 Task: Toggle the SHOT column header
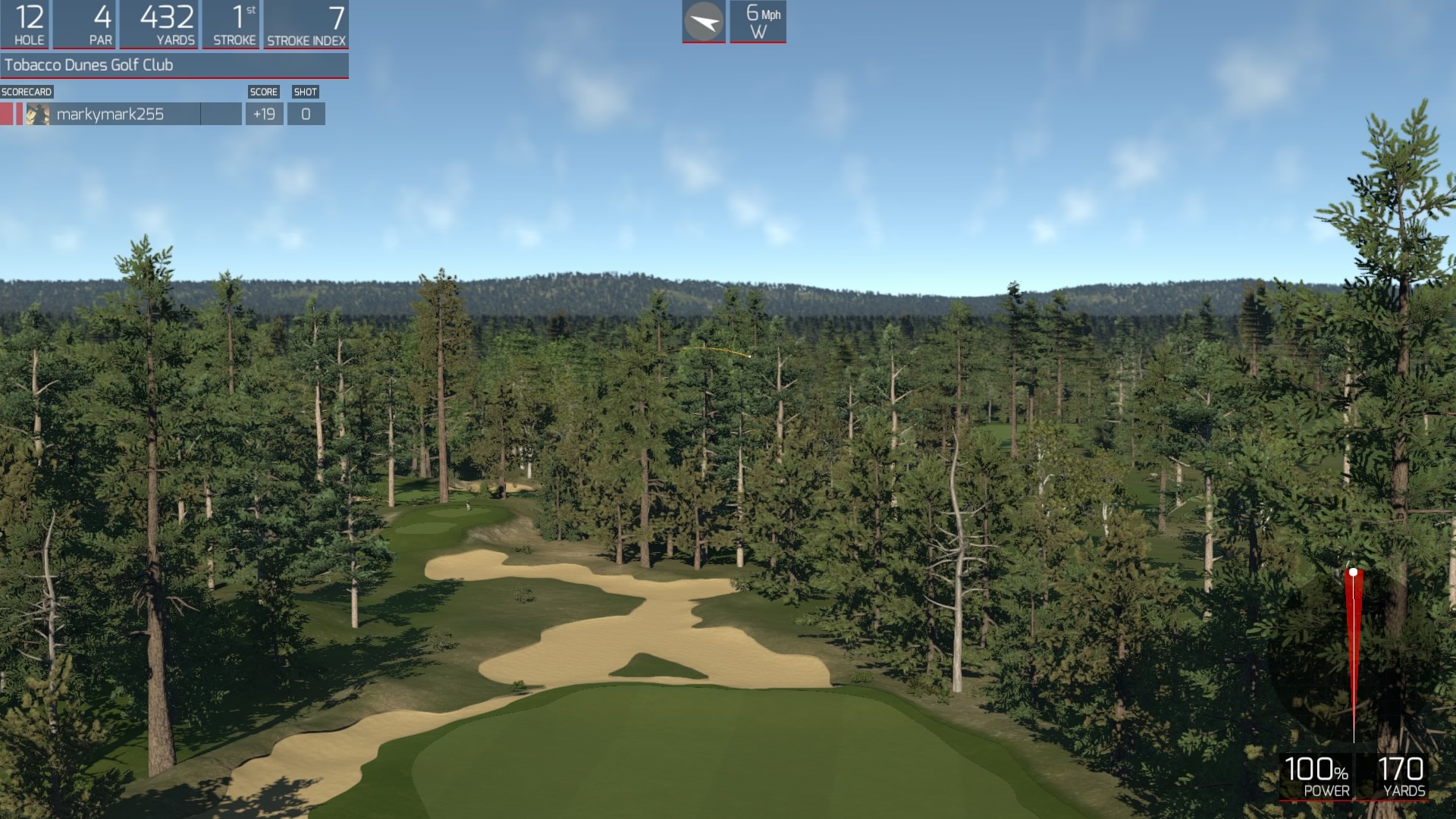pos(306,91)
